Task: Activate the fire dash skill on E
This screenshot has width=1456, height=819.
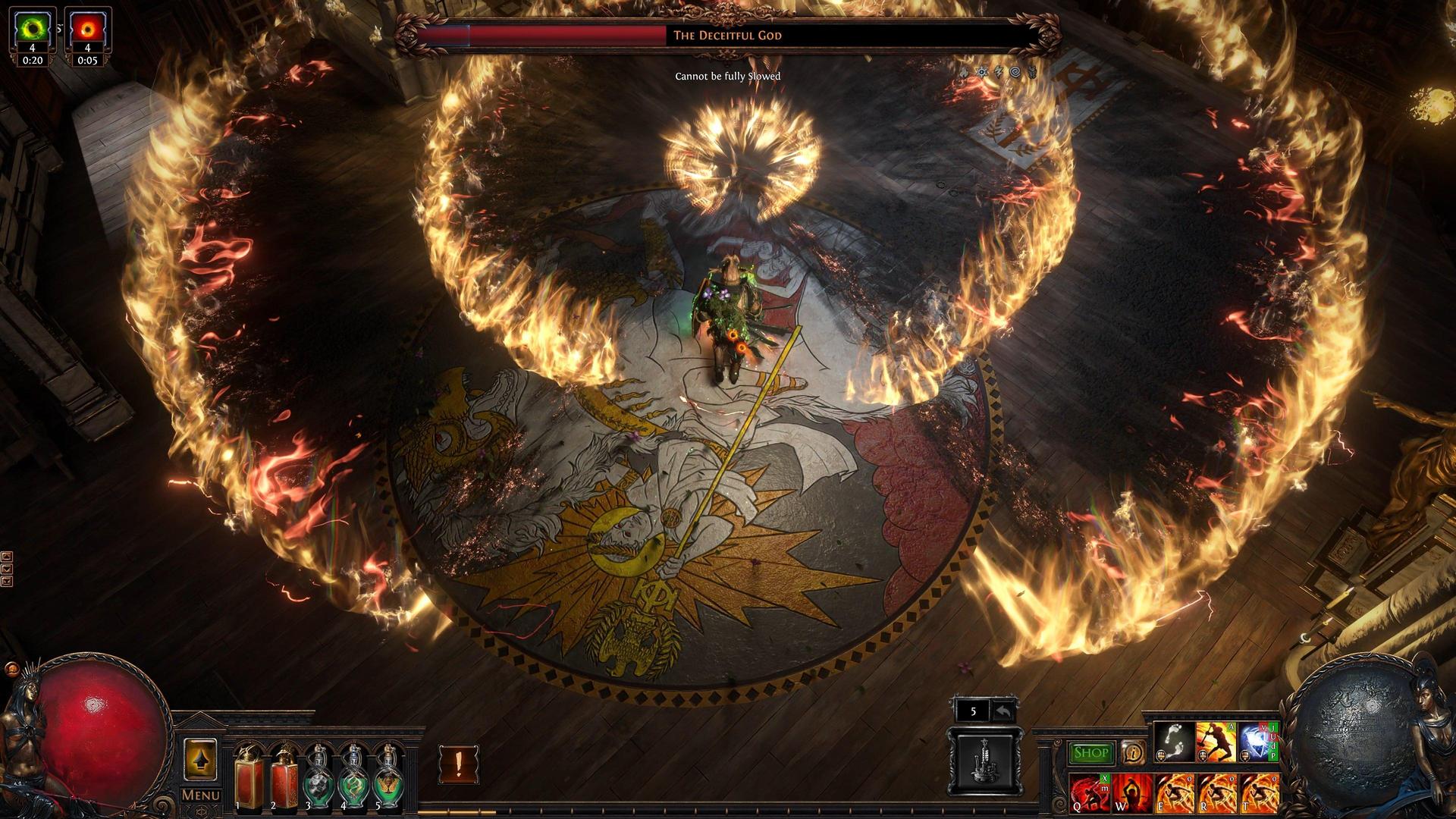Action: pos(1175,792)
